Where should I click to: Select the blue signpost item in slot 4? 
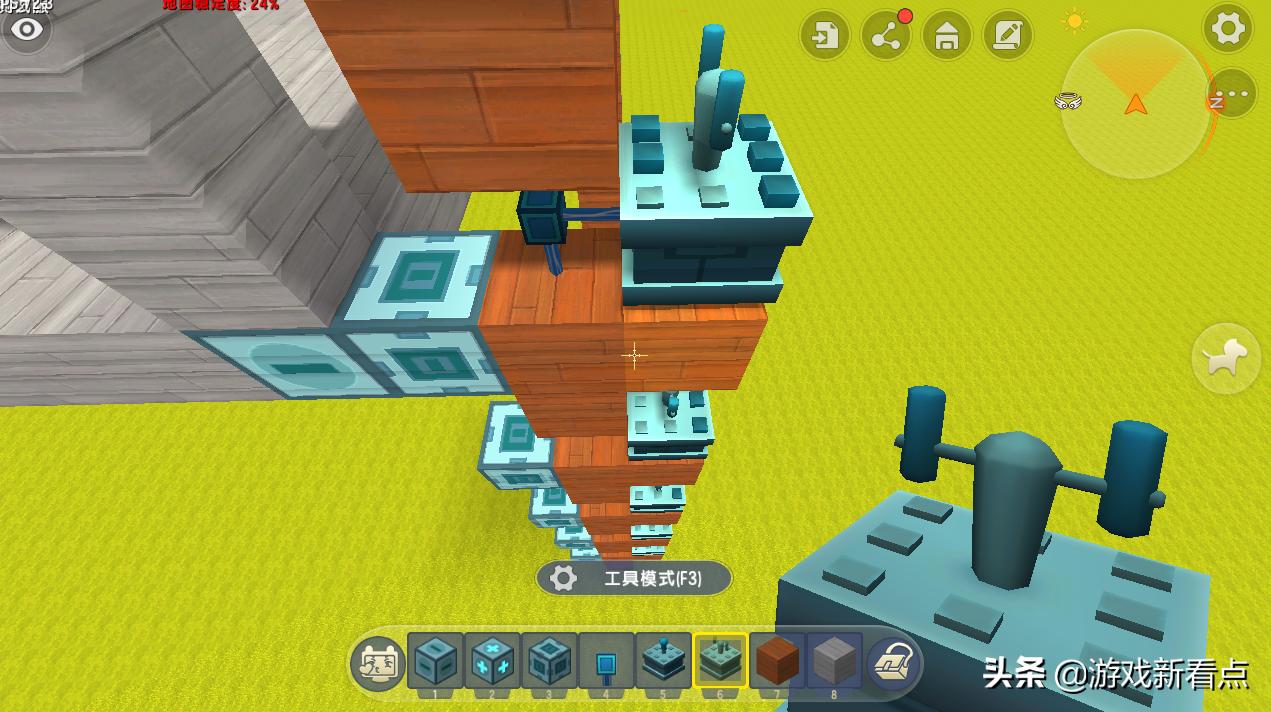click(606, 660)
